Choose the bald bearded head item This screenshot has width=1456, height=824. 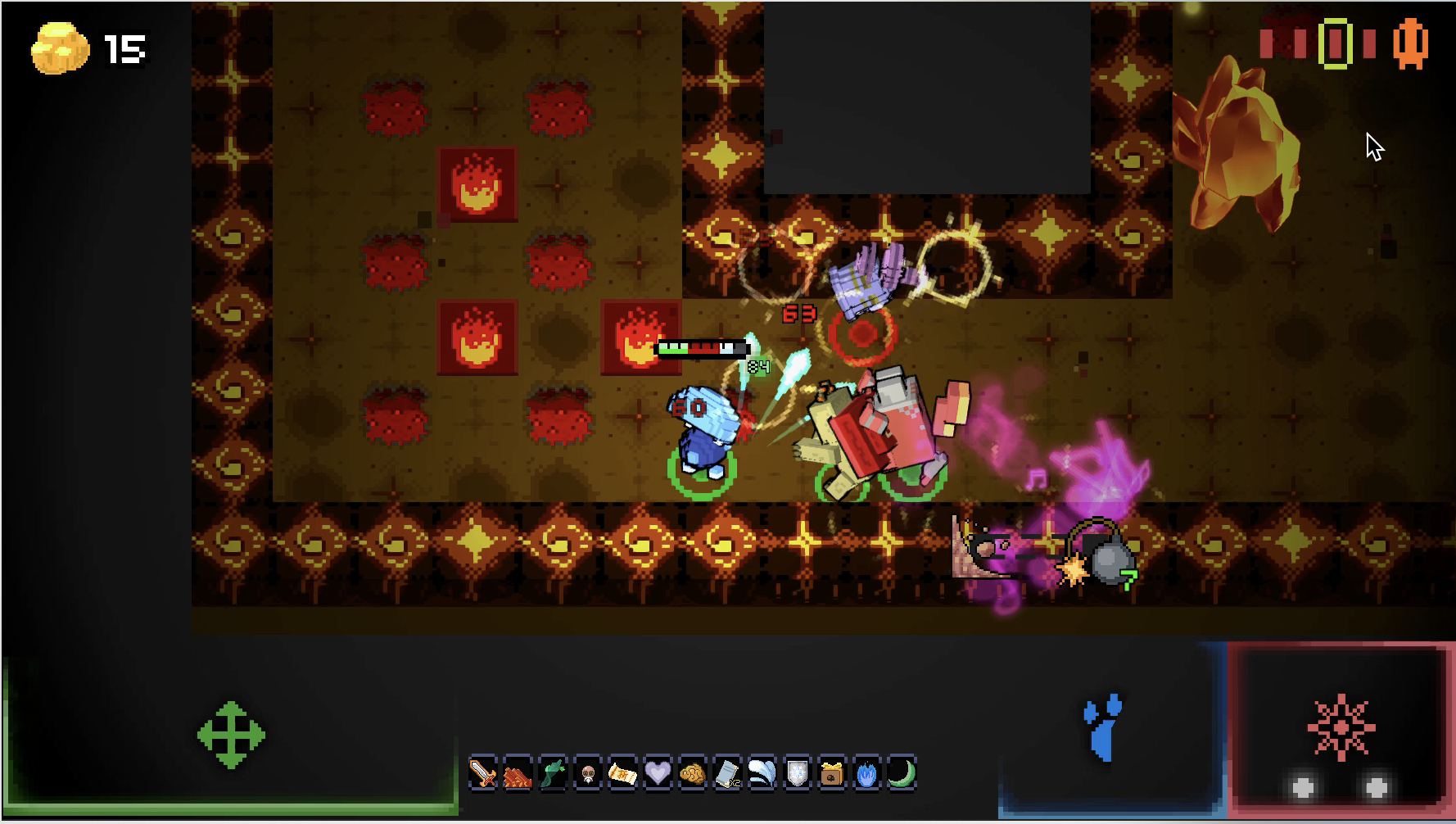(588, 772)
